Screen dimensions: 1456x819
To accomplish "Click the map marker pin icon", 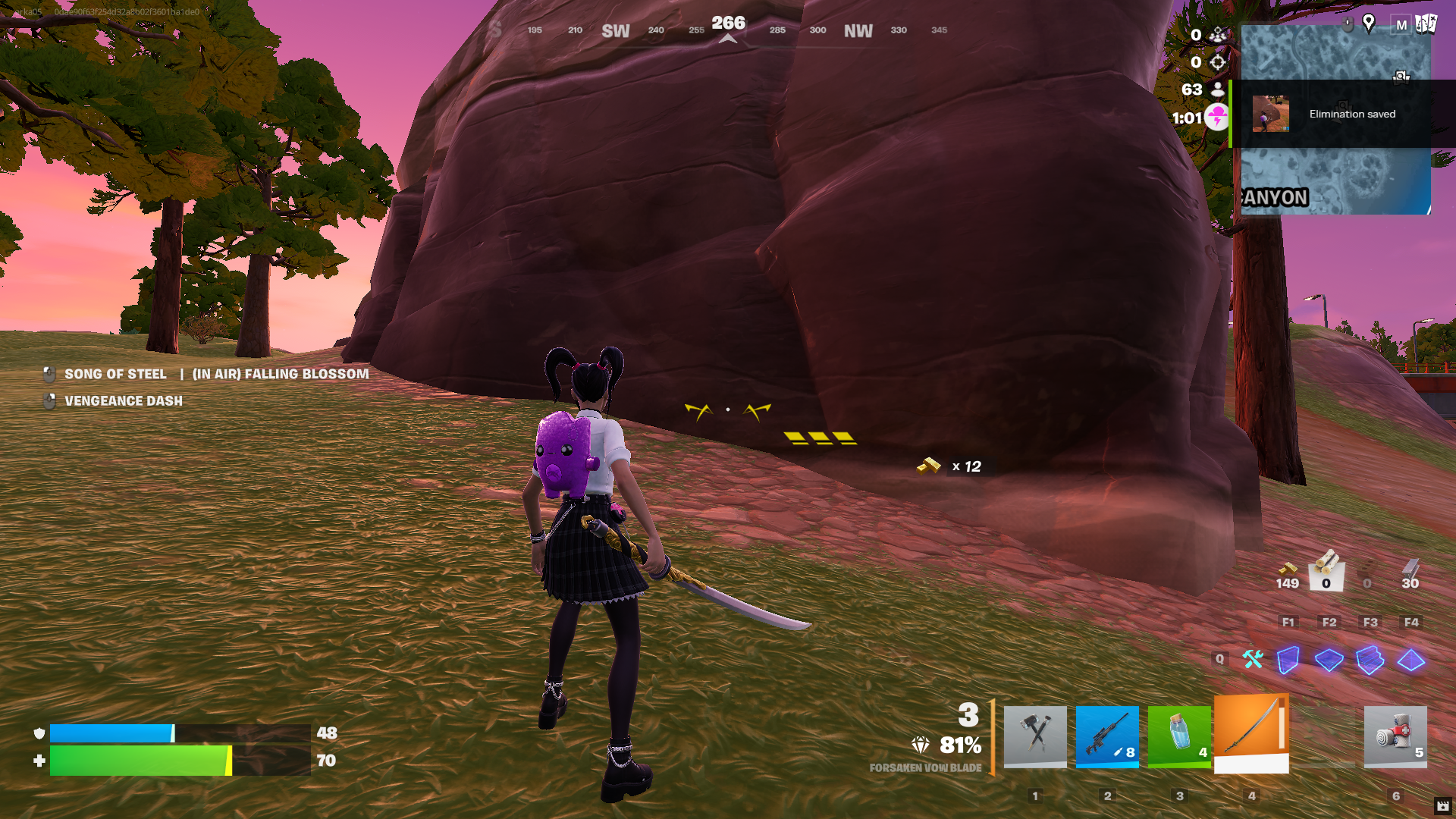I will coord(1369,24).
